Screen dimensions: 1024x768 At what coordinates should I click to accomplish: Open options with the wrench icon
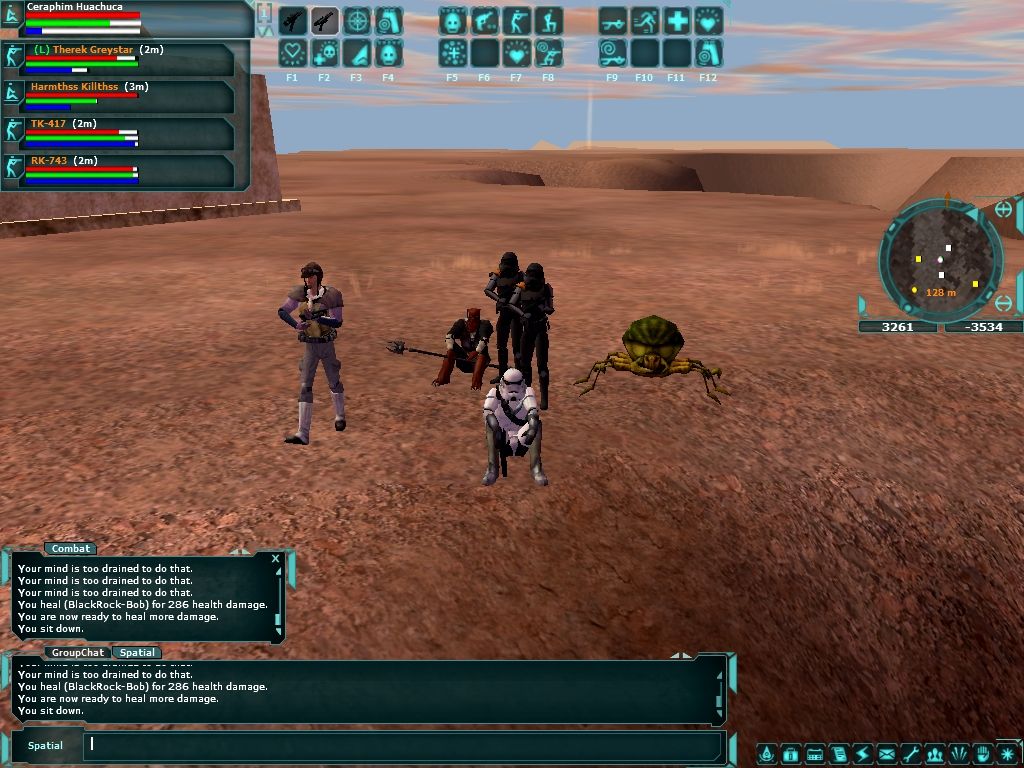(910, 754)
